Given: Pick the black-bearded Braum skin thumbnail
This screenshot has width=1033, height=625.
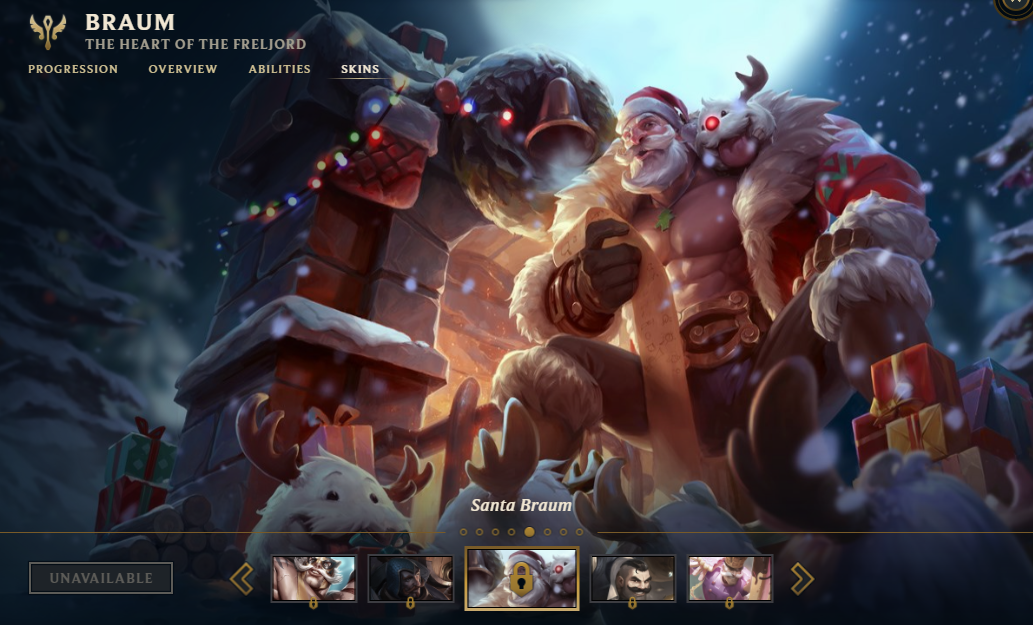Looking at the screenshot, I should tap(632, 578).
